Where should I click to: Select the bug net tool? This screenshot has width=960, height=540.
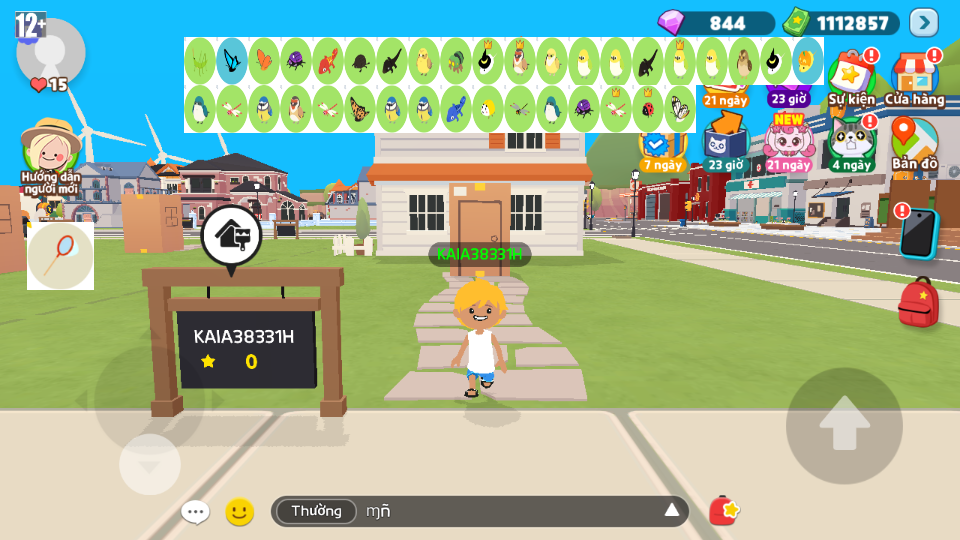60,255
